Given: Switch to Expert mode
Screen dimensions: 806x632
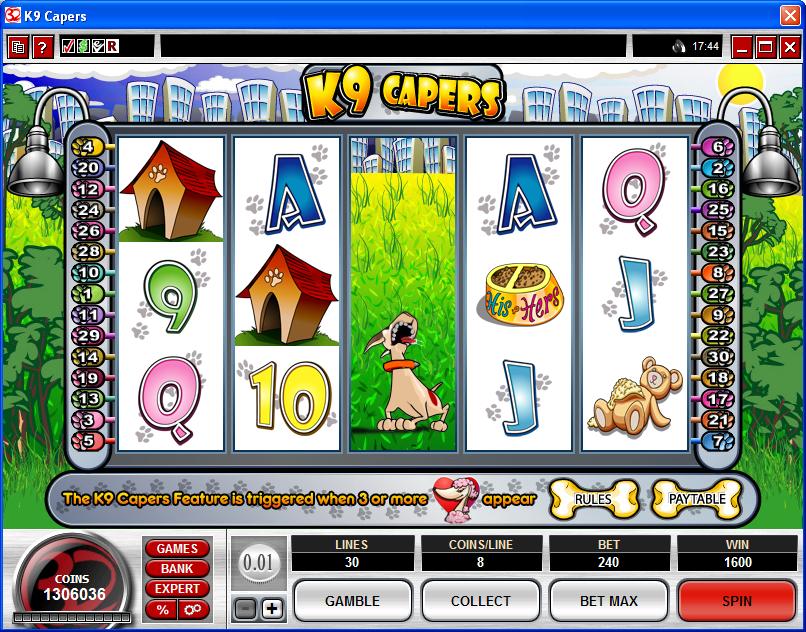Looking at the screenshot, I should (x=177, y=588).
